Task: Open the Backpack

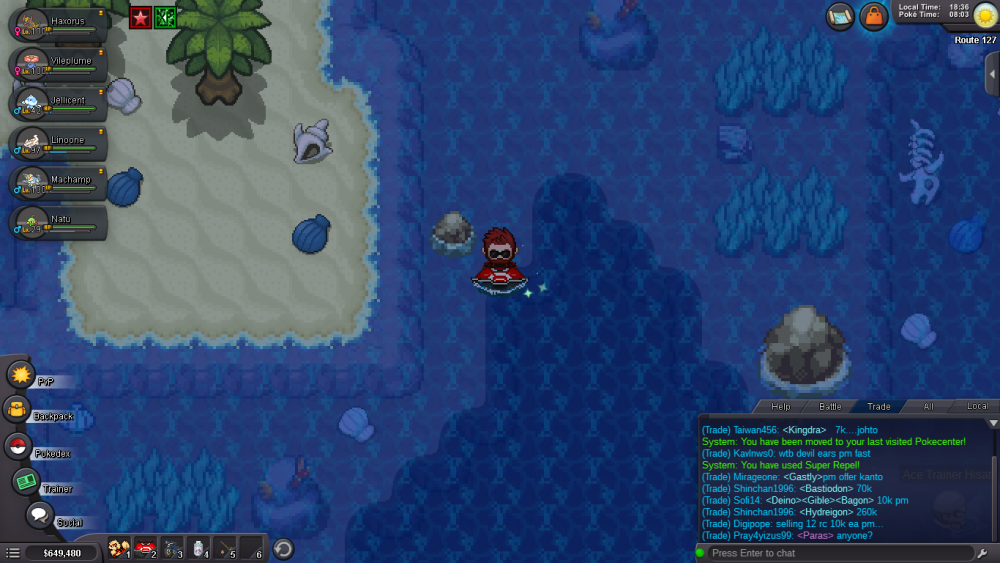Action: pos(17,409)
